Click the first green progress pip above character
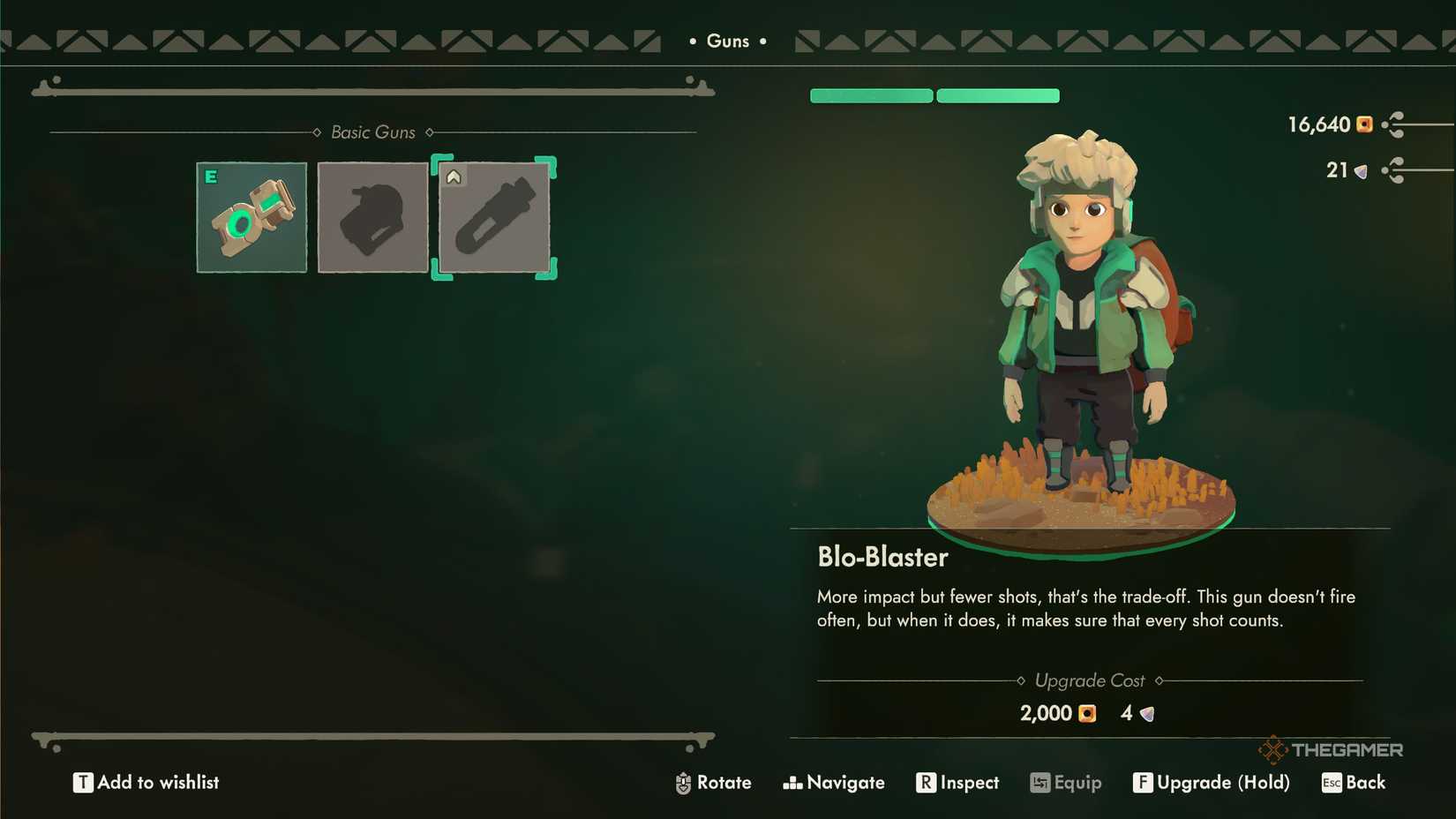This screenshot has height=819, width=1456. (870, 95)
